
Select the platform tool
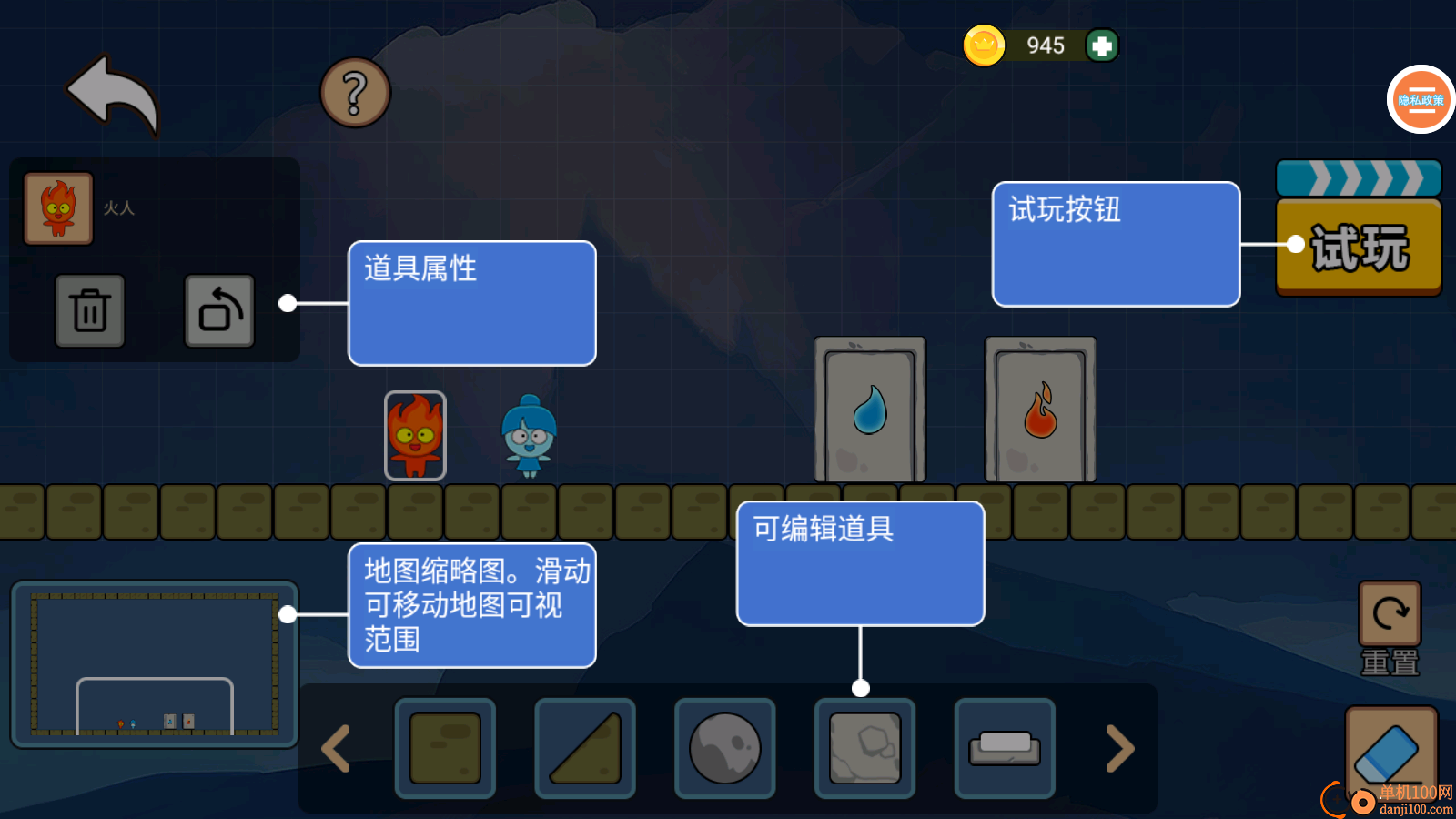(x=1004, y=748)
